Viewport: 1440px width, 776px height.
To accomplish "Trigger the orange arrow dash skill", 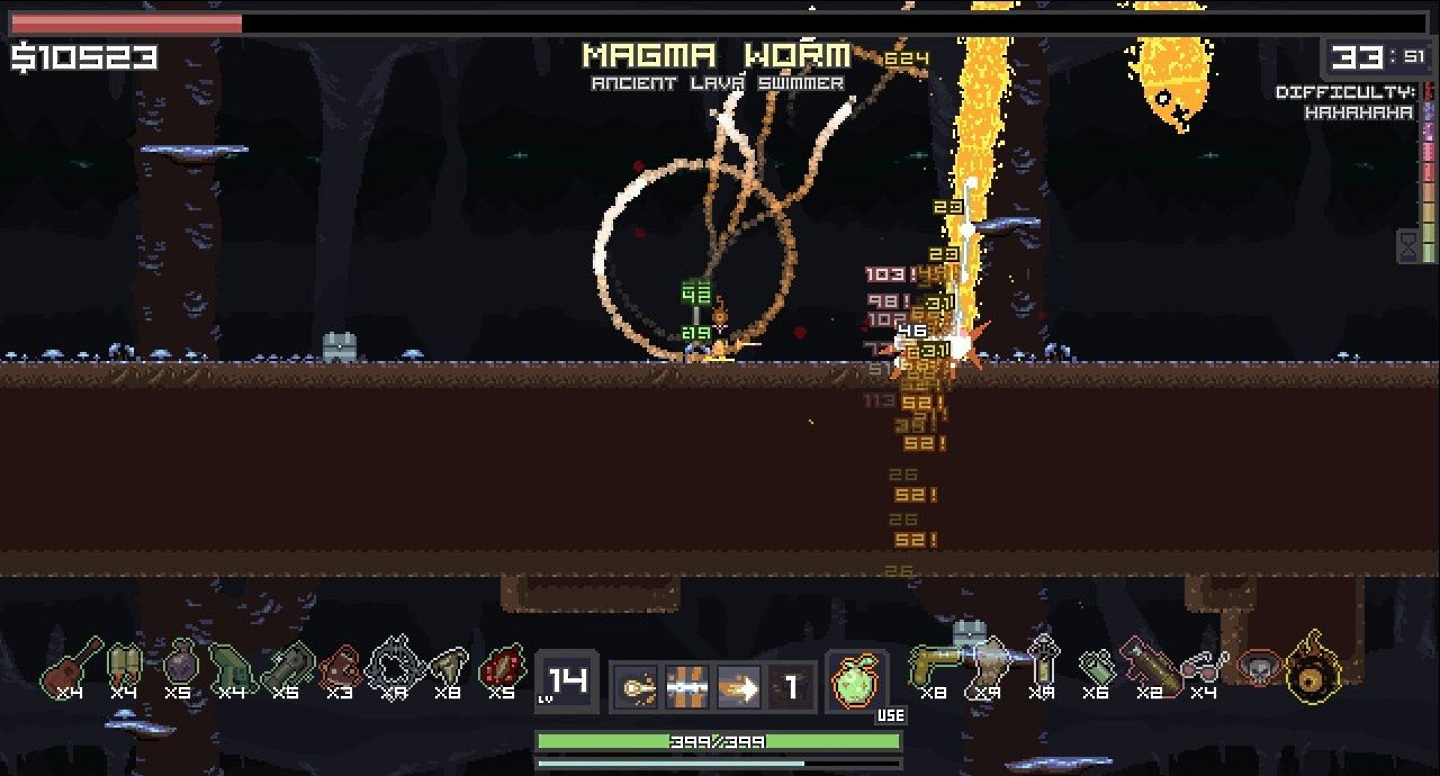I will [x=739, y=688].
